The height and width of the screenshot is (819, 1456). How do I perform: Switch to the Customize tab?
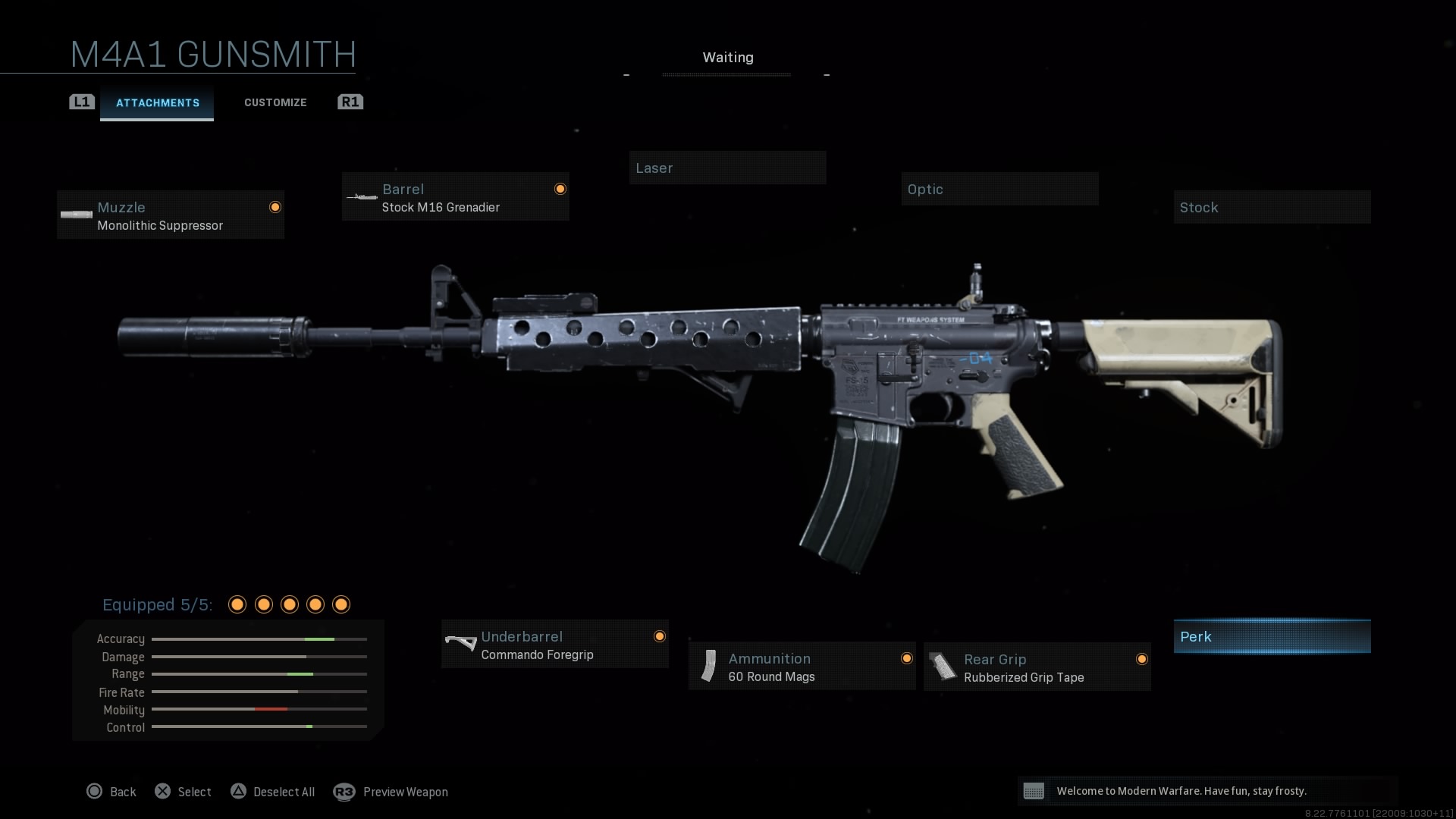tap(275, 102)
